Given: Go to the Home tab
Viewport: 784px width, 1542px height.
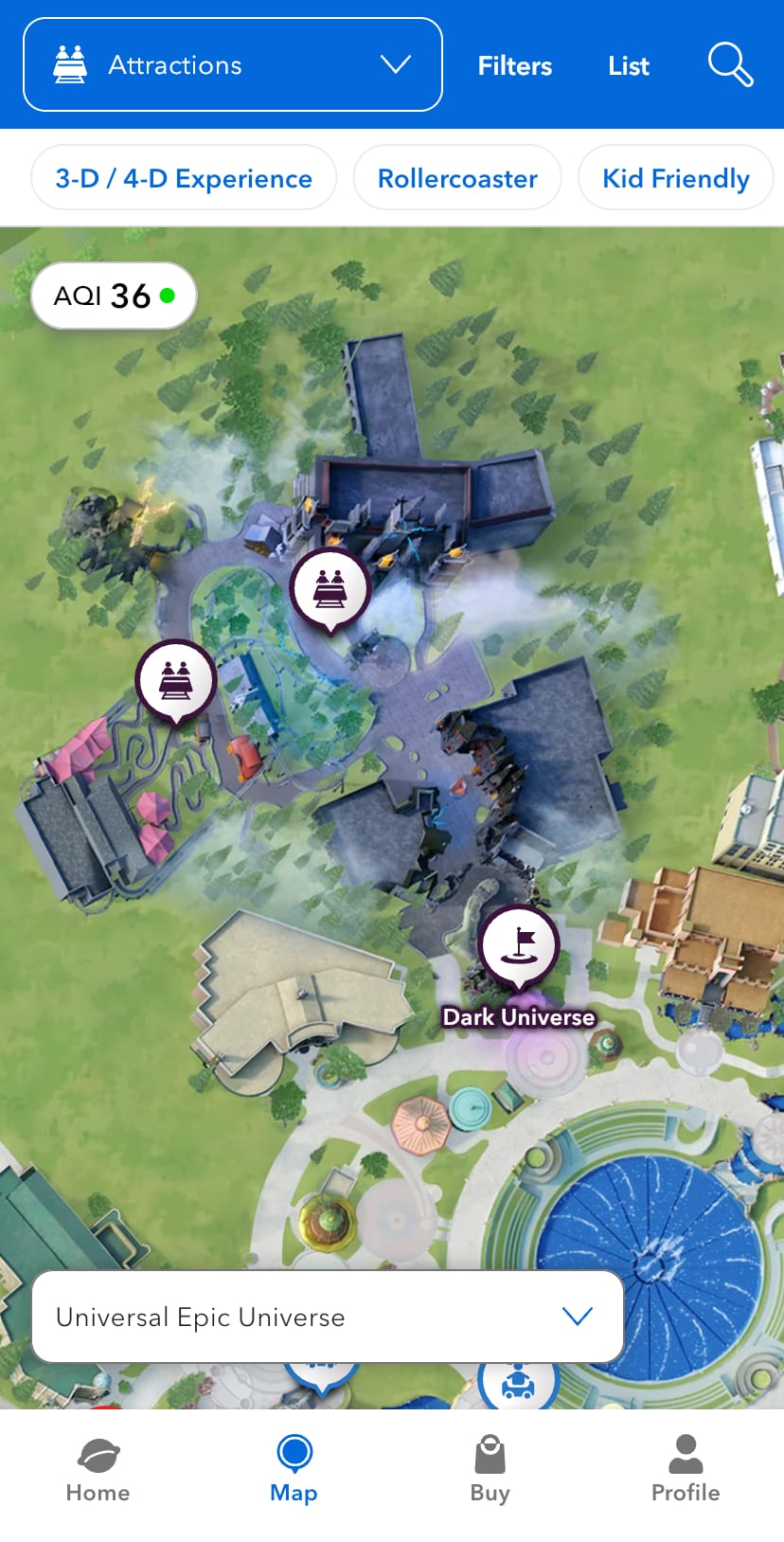Looking at the screenshot, I should [98, 1469].
